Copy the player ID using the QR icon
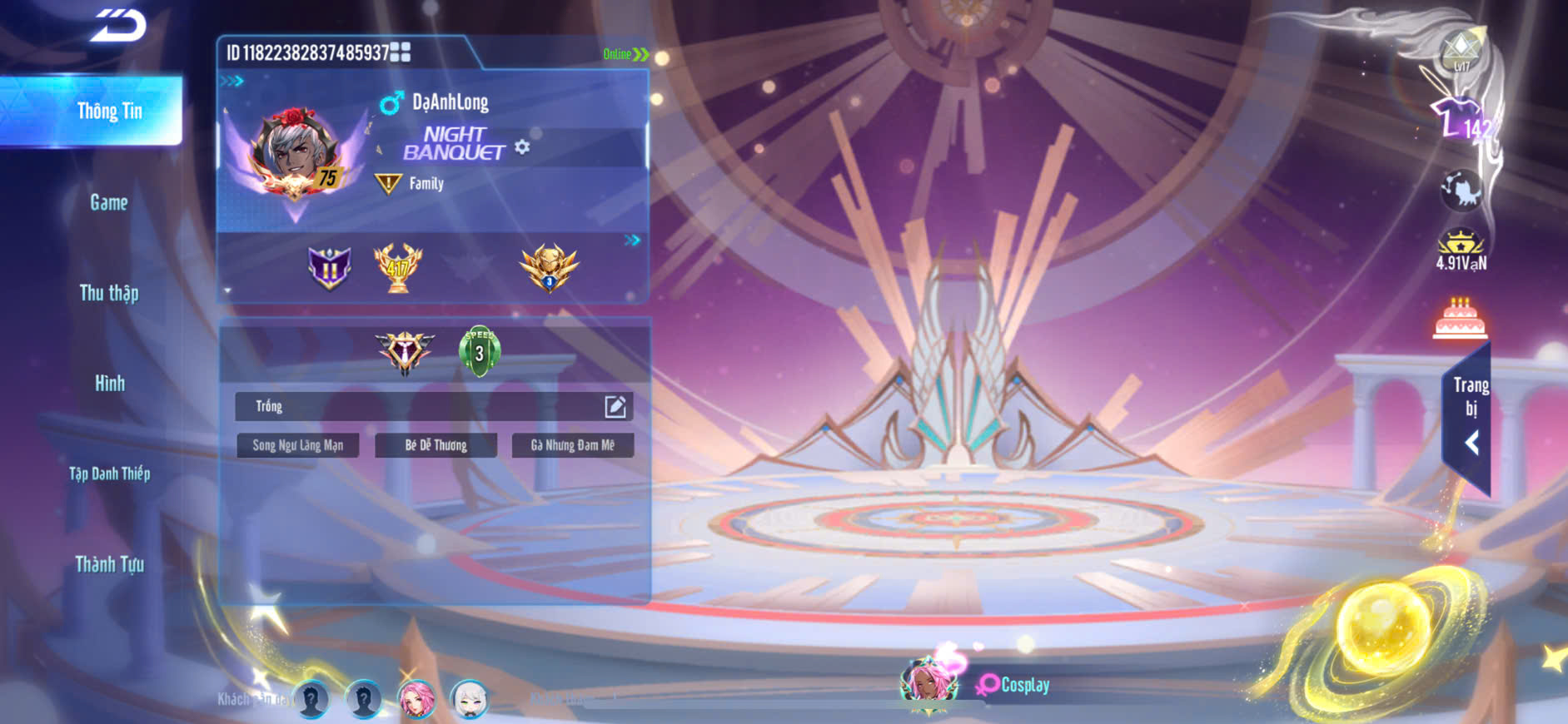The image size is (1568, 724). pyautogui.click(x=401, y=52)
